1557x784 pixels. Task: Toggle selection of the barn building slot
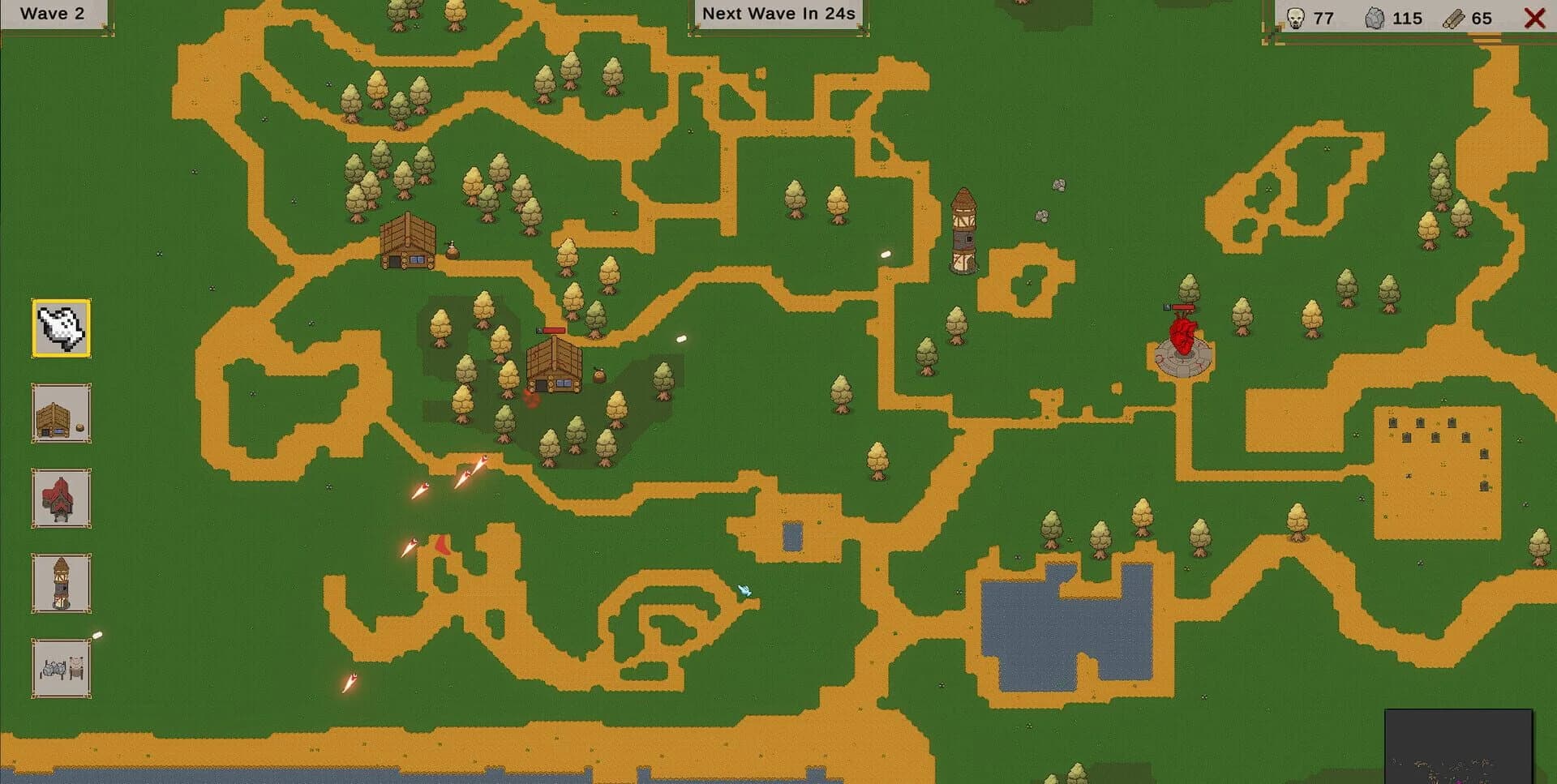click(x=61, y=415)
